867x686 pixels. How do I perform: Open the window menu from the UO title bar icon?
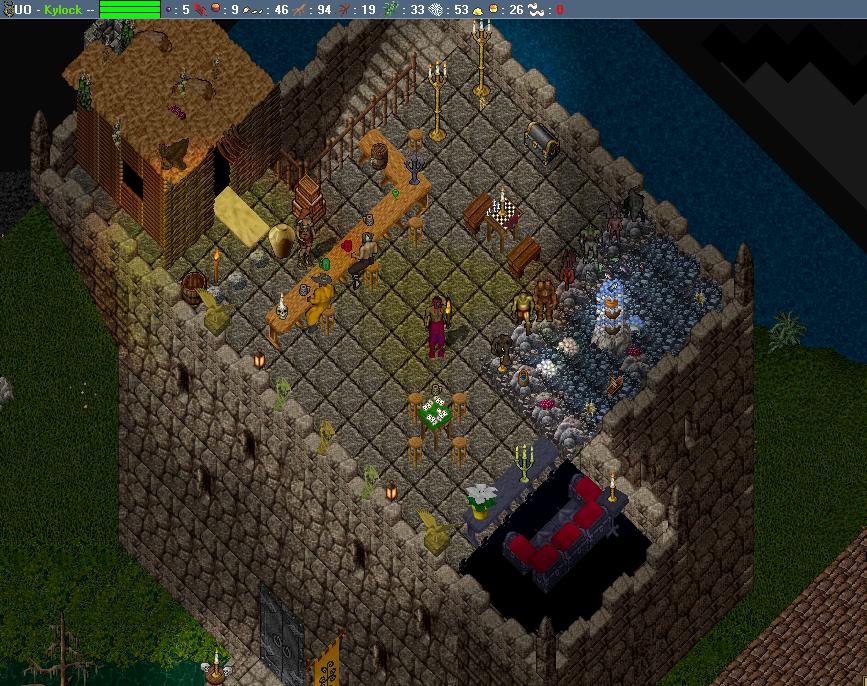7,9
